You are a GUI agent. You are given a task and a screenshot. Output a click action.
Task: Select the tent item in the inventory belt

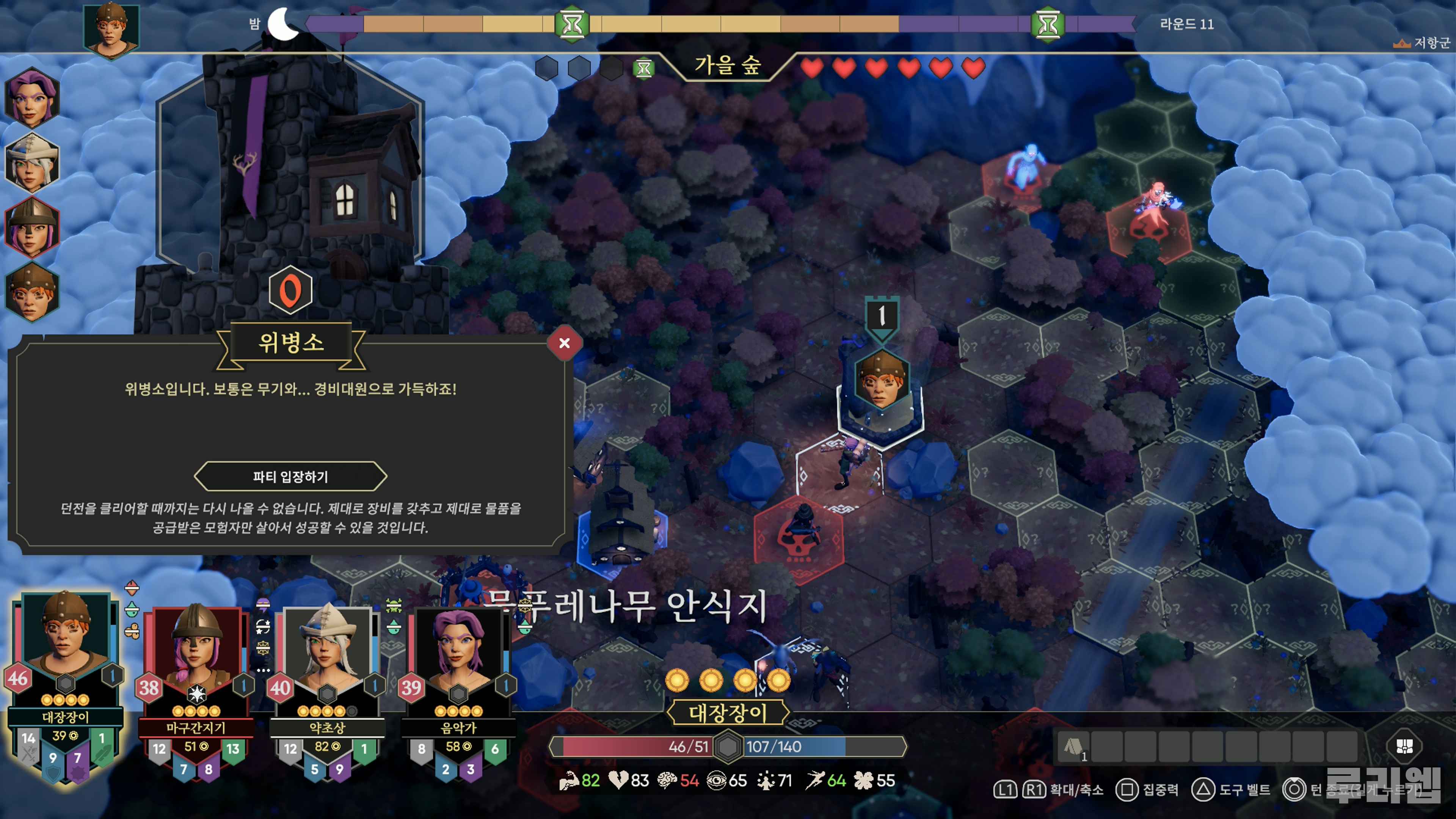(1073, 747)
